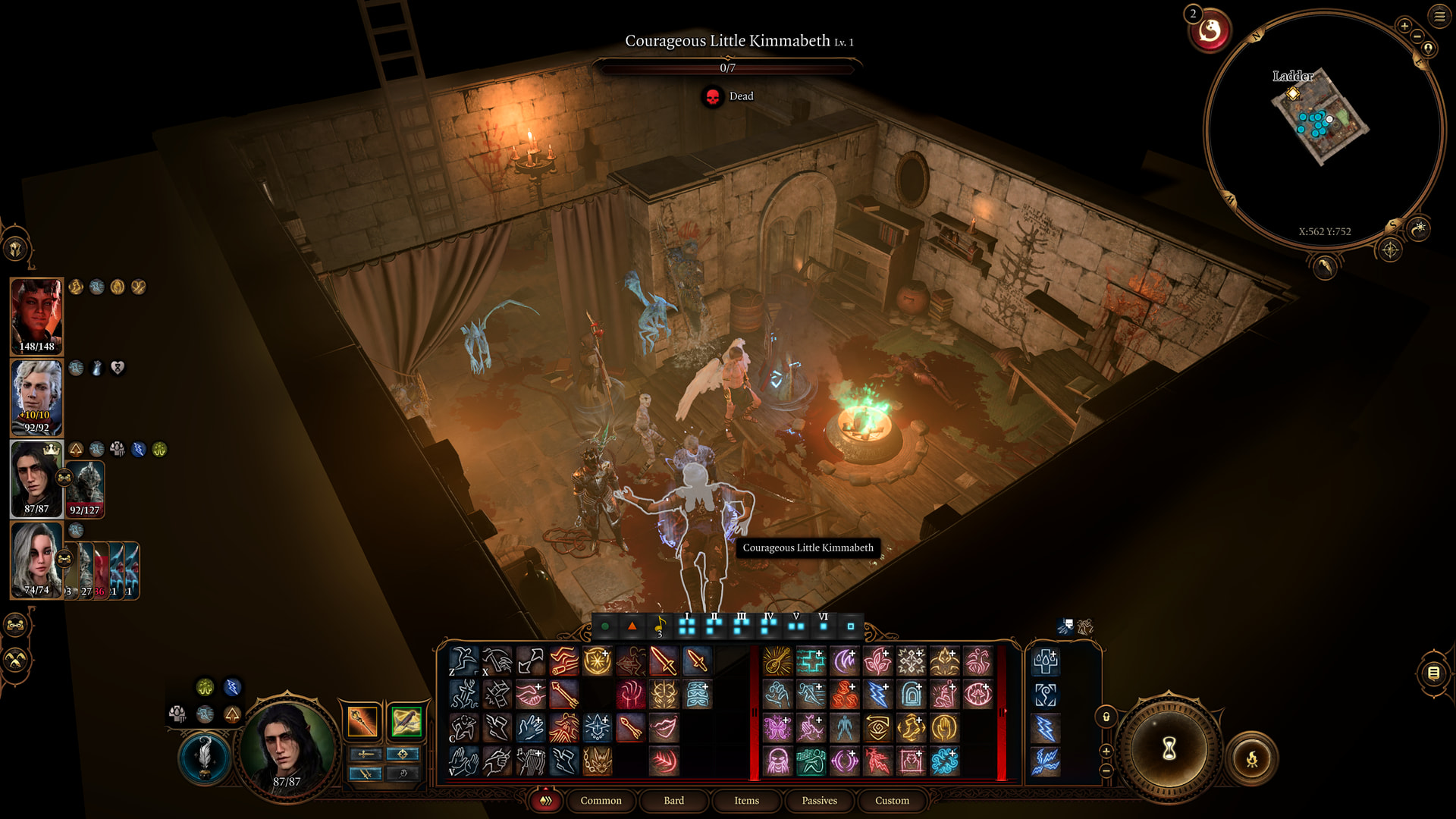
Task: Cast the pink butterfly spell
Action: 777,728
